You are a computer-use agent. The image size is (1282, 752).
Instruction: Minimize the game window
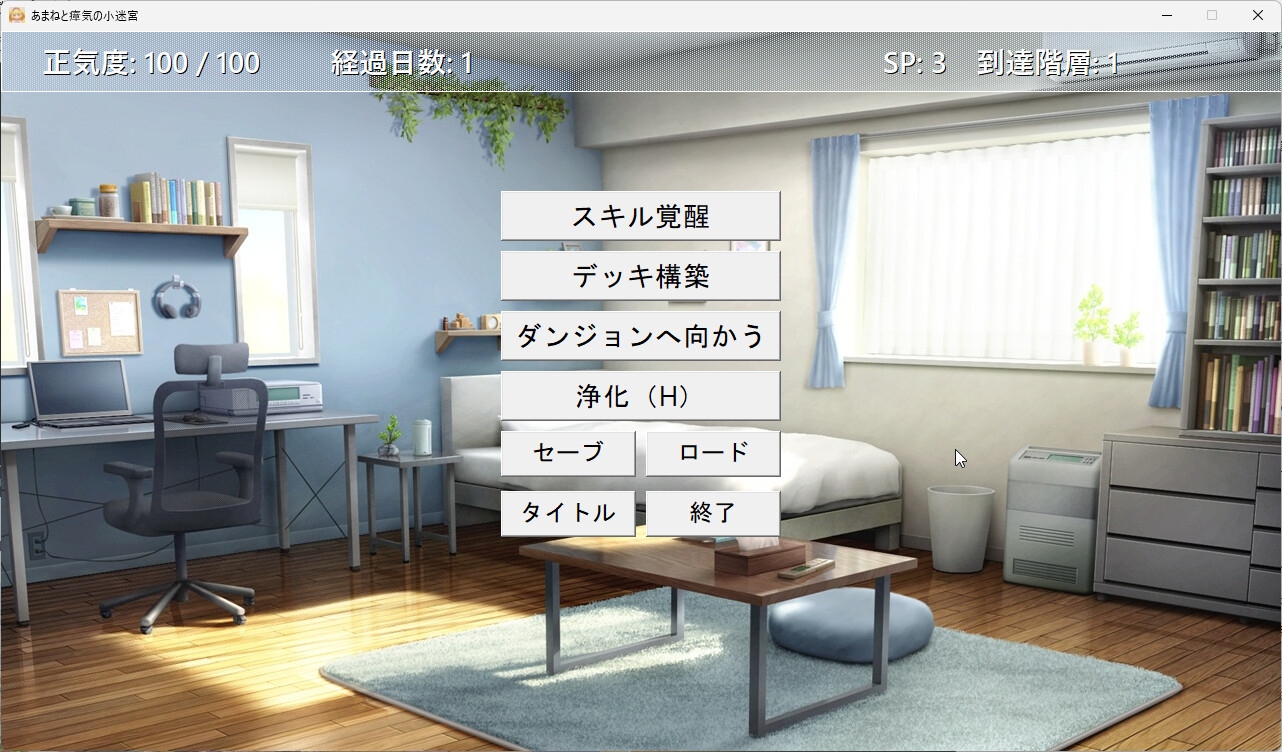tap(1166, 15)
